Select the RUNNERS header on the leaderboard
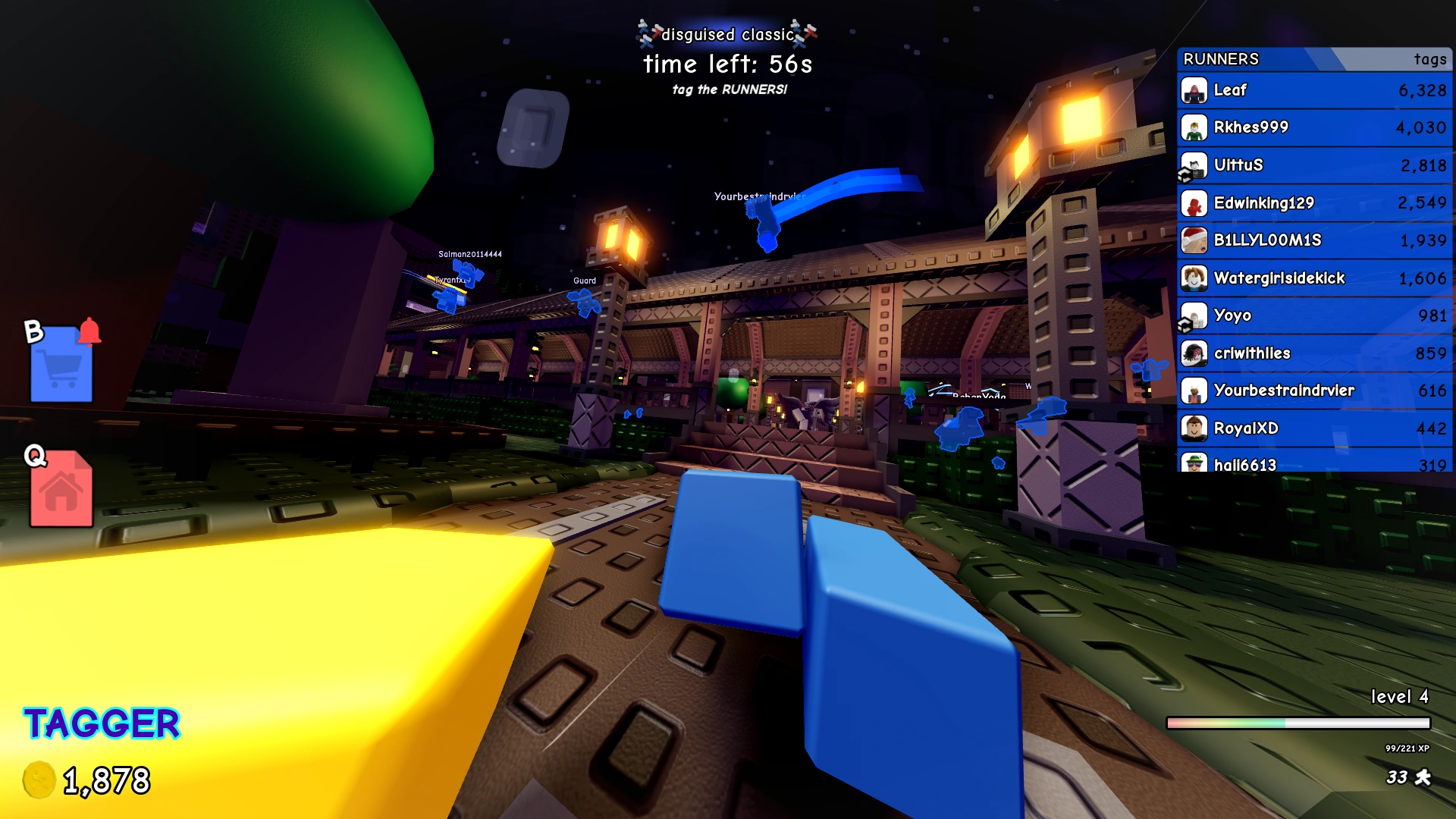The width and height of the screenshot is (1456, 819). coord(1221,59)
